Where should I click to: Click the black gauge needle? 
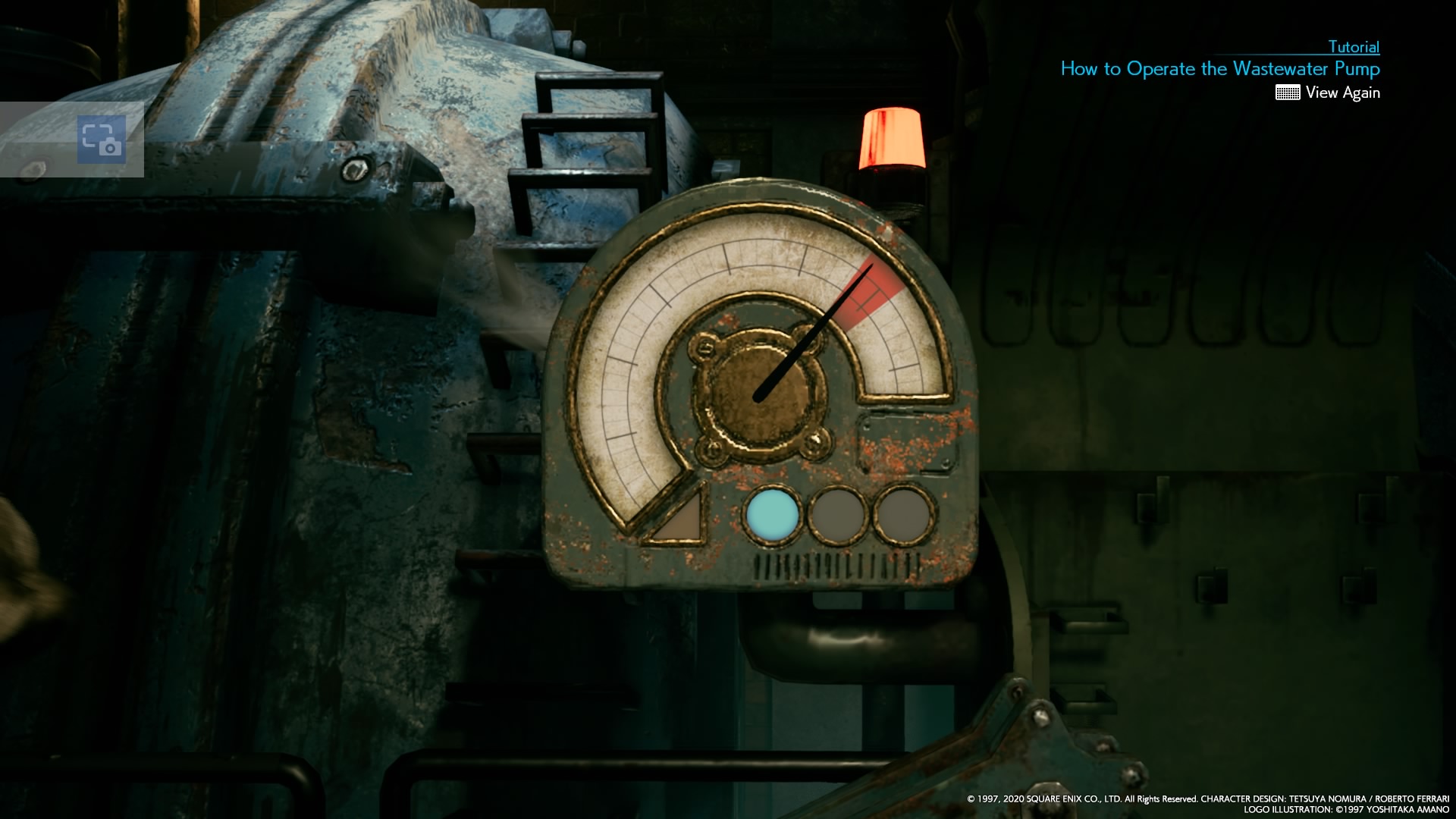[811, 334]
